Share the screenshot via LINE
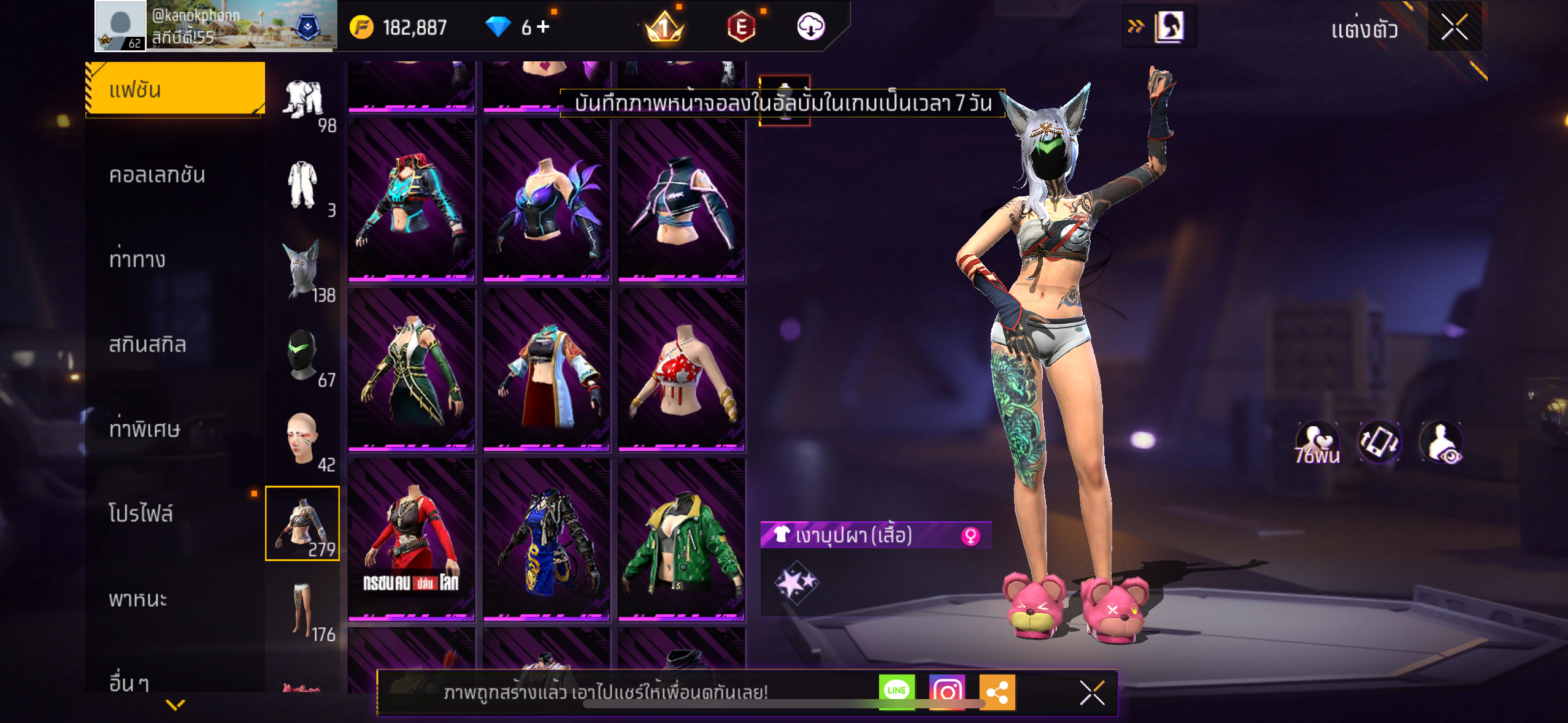Screen dimensions: 1568x723 coord(896,691)
